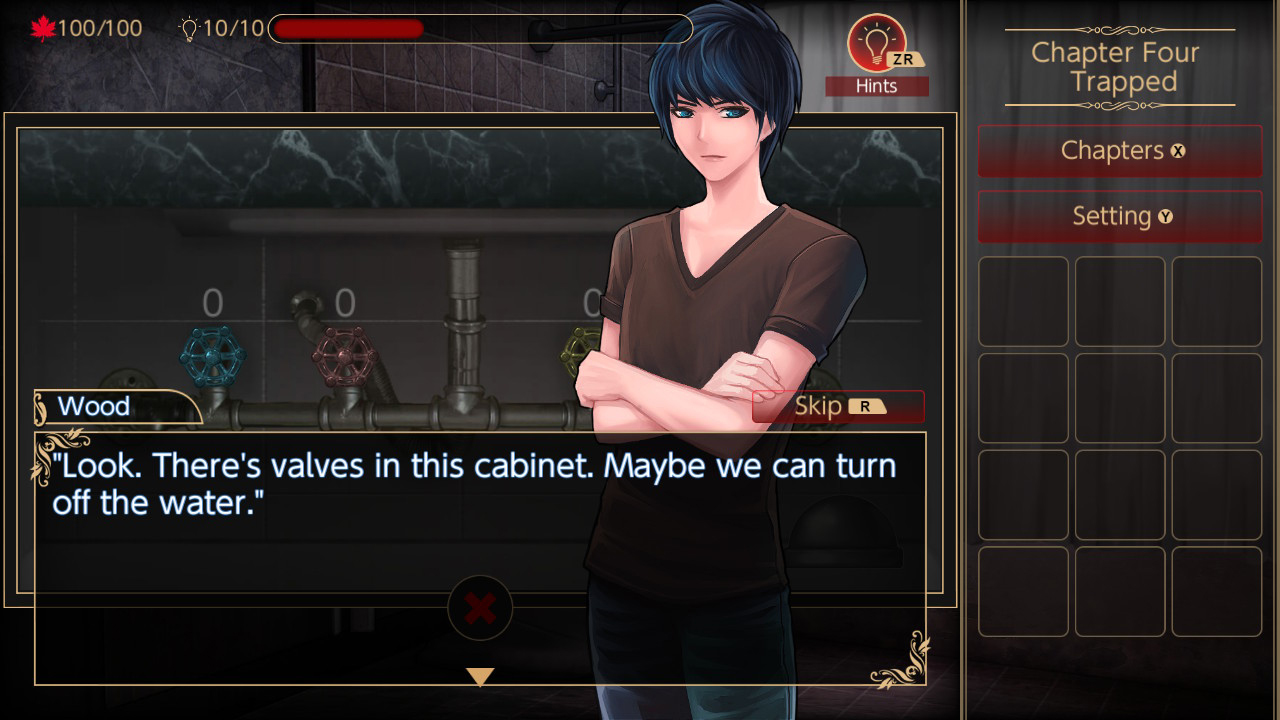Open the Setting menu
Screen dimensions: 1280x720
coord(1119,216)
